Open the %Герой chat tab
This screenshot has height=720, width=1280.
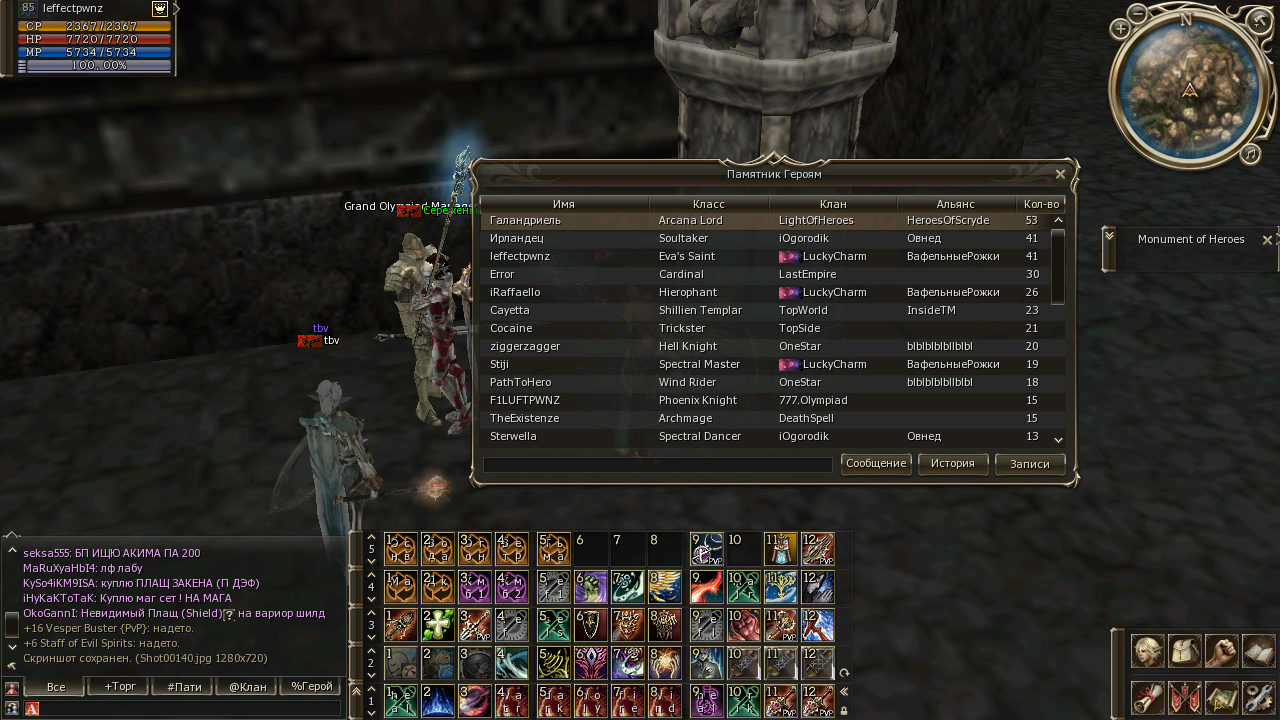(x=311, y=687)
